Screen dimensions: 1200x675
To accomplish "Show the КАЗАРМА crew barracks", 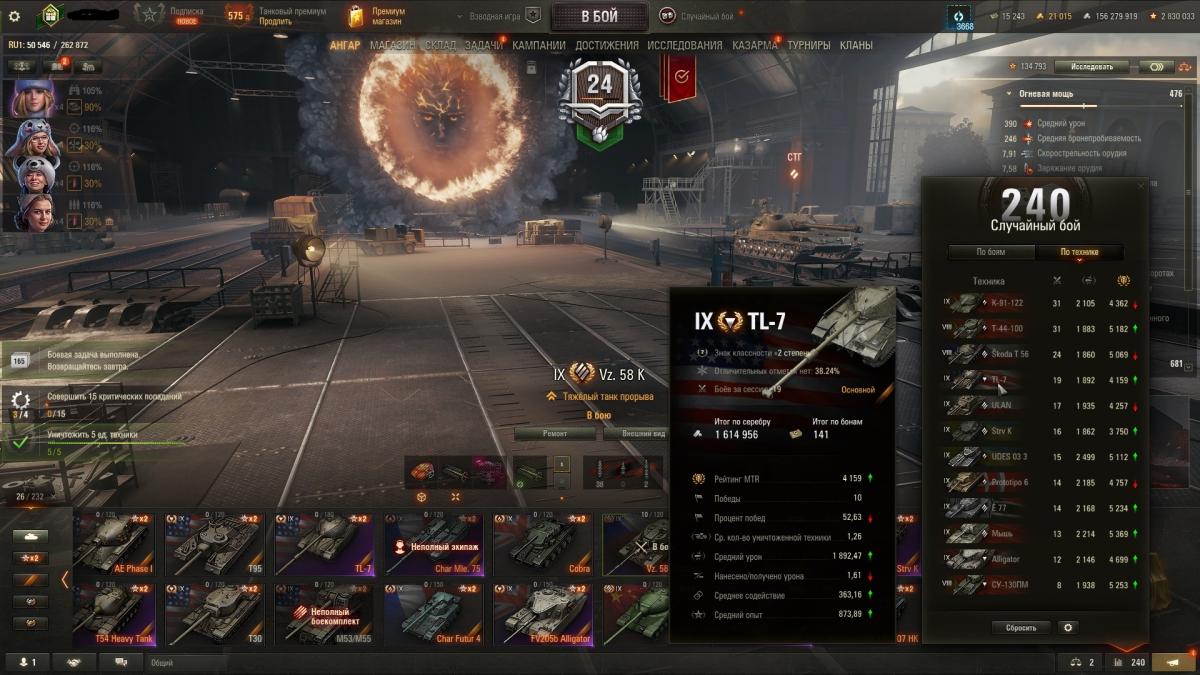I will tap(754, 45).
